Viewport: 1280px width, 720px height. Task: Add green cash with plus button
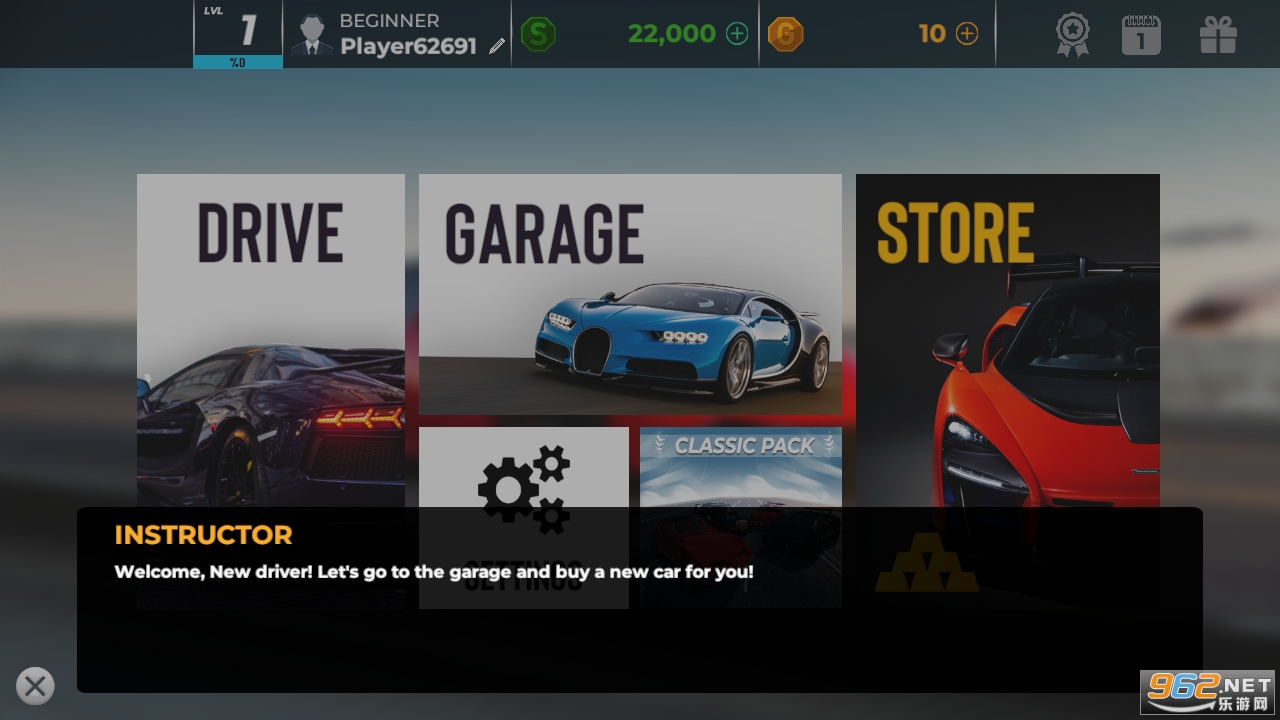pos(737,34)
